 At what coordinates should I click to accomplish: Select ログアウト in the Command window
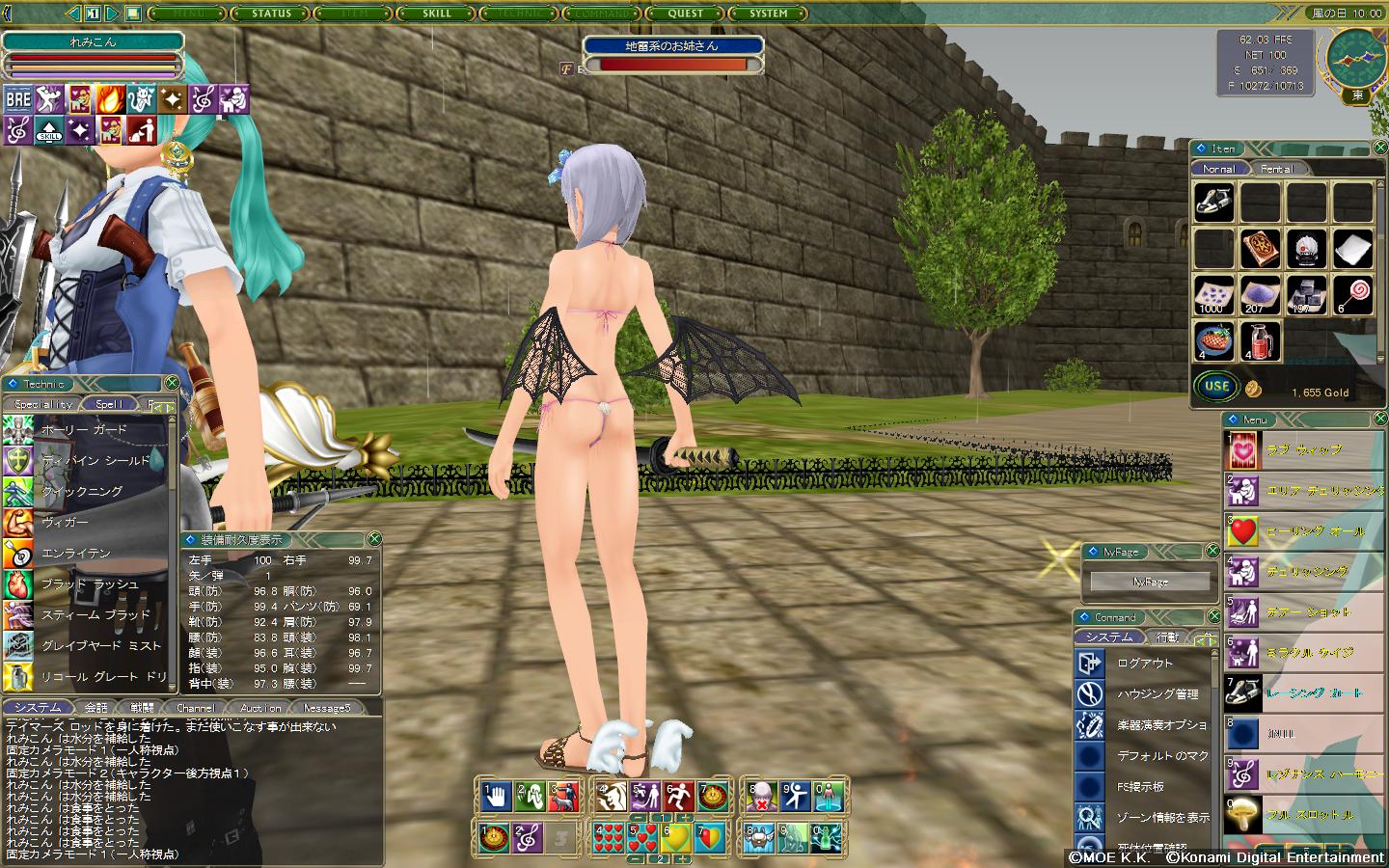1145,664
